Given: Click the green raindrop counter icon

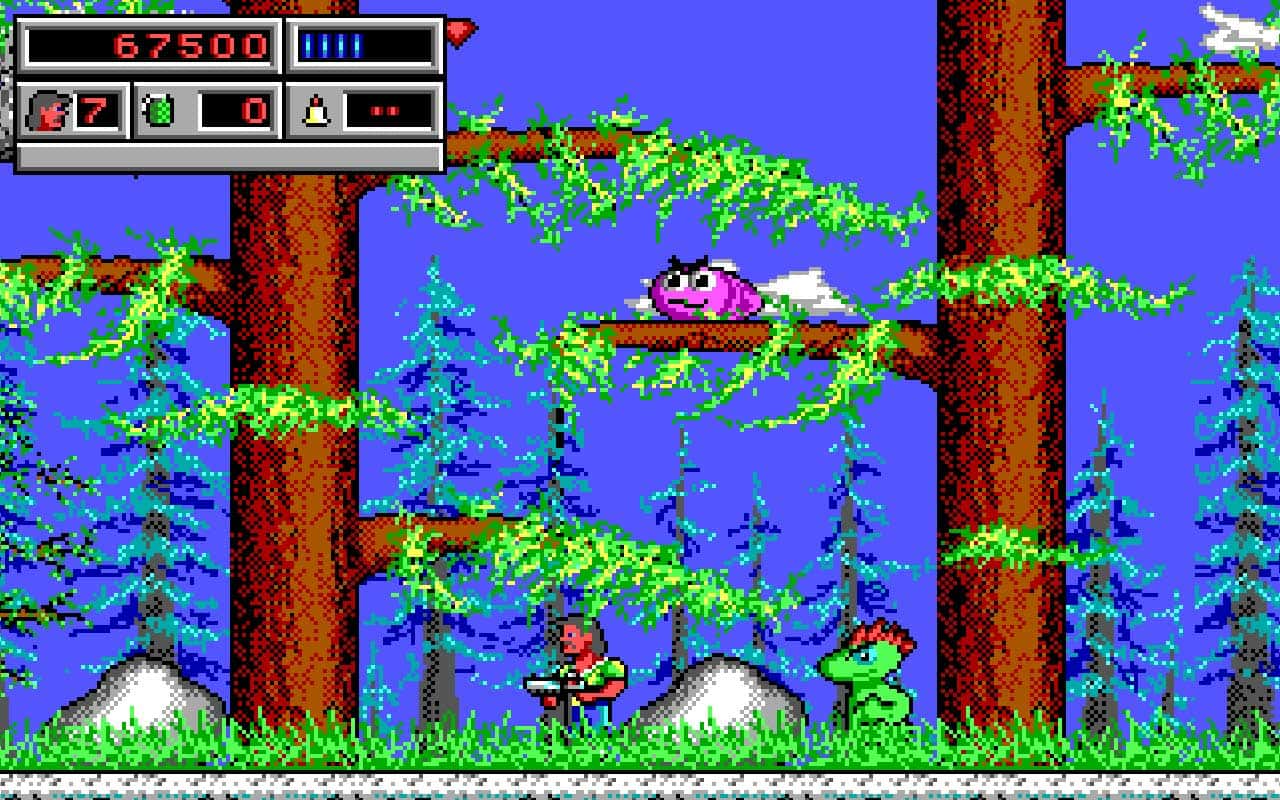Looking at the screenshot, I should [159, 109].
